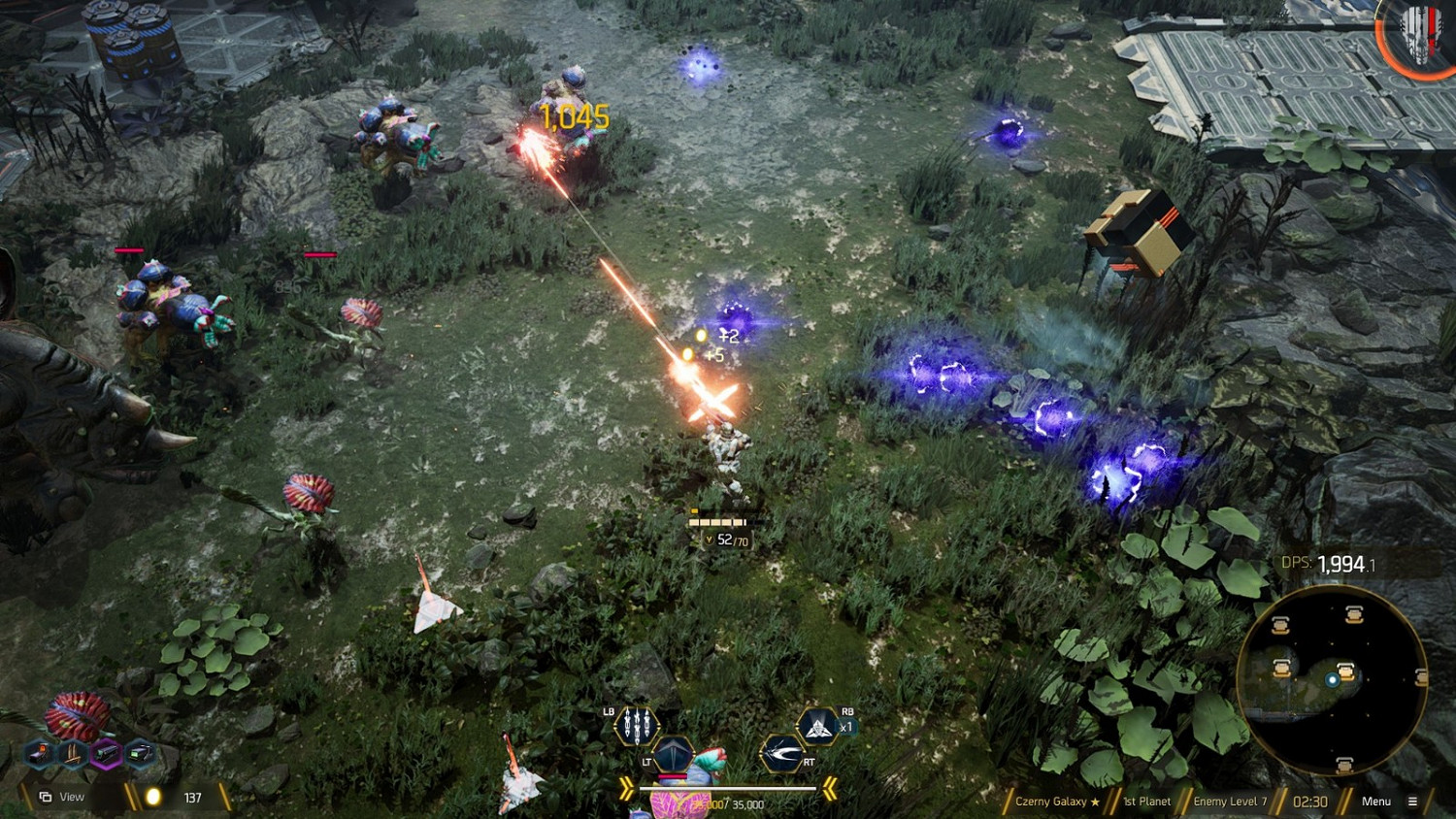Use the LT drone skill hexagon
Viewport: 1456px width, 819px height.
pos(674,755)
